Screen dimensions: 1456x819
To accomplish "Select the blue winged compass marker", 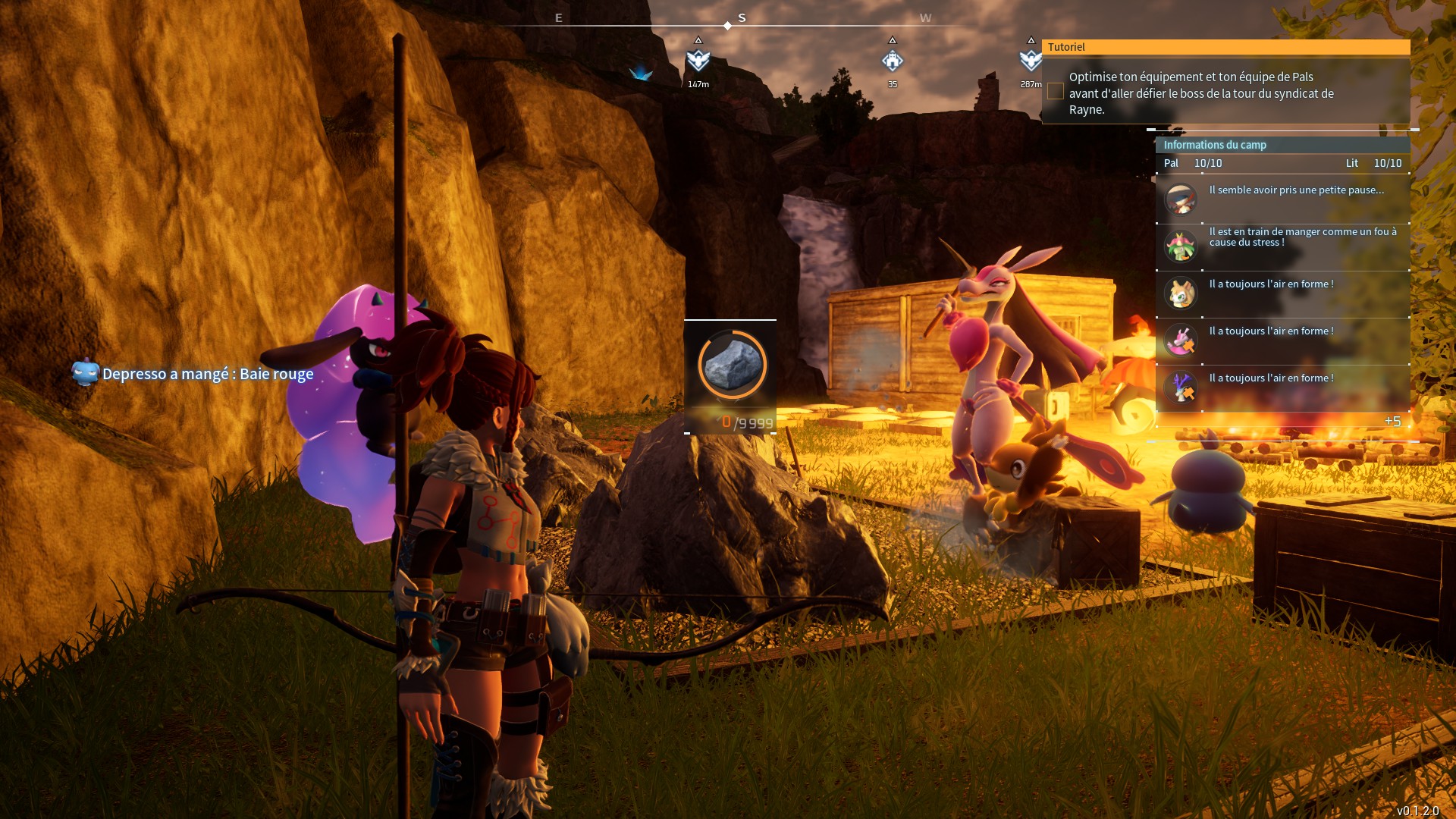I will 641,73.
